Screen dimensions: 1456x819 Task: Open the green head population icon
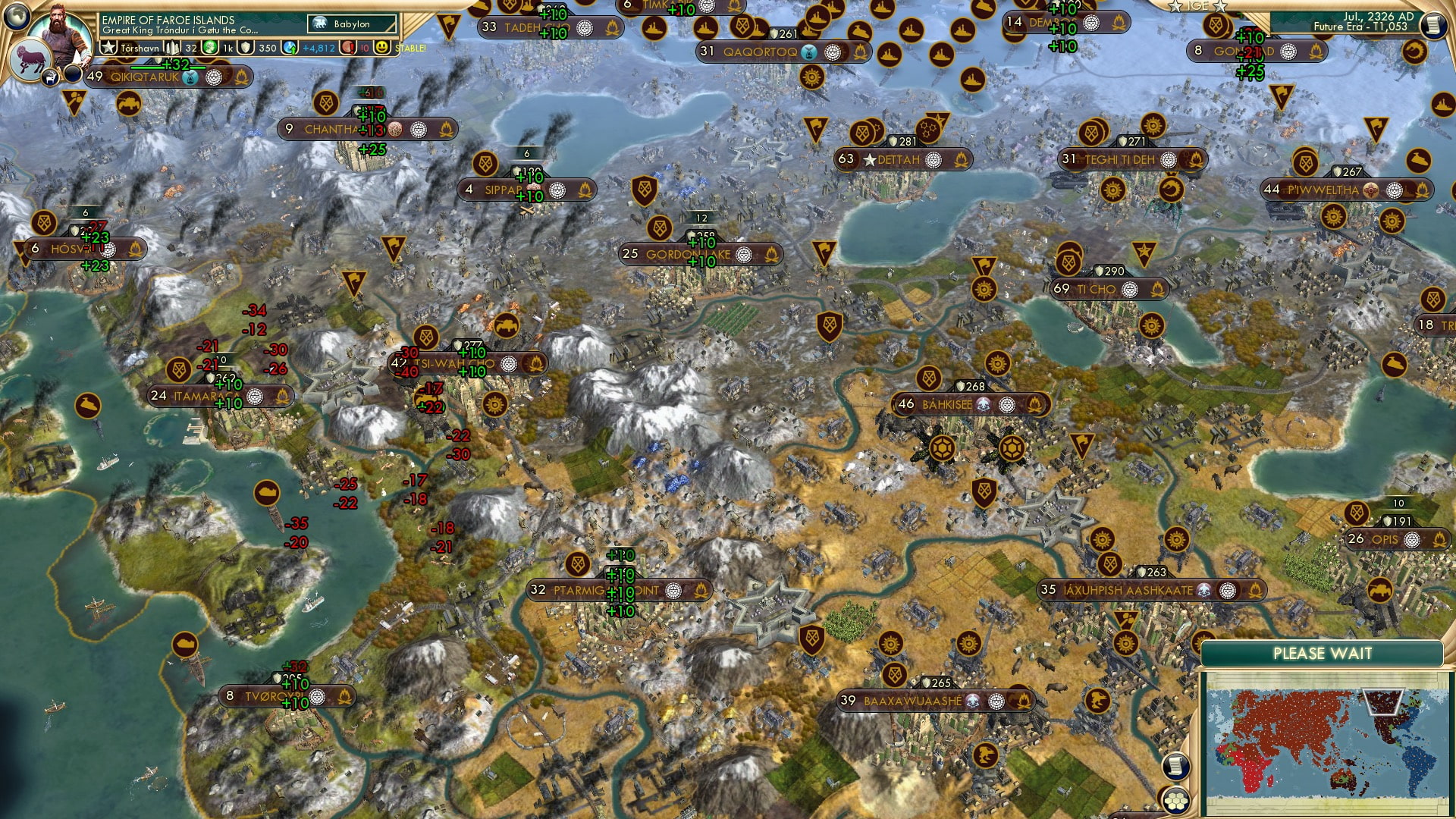210,48
